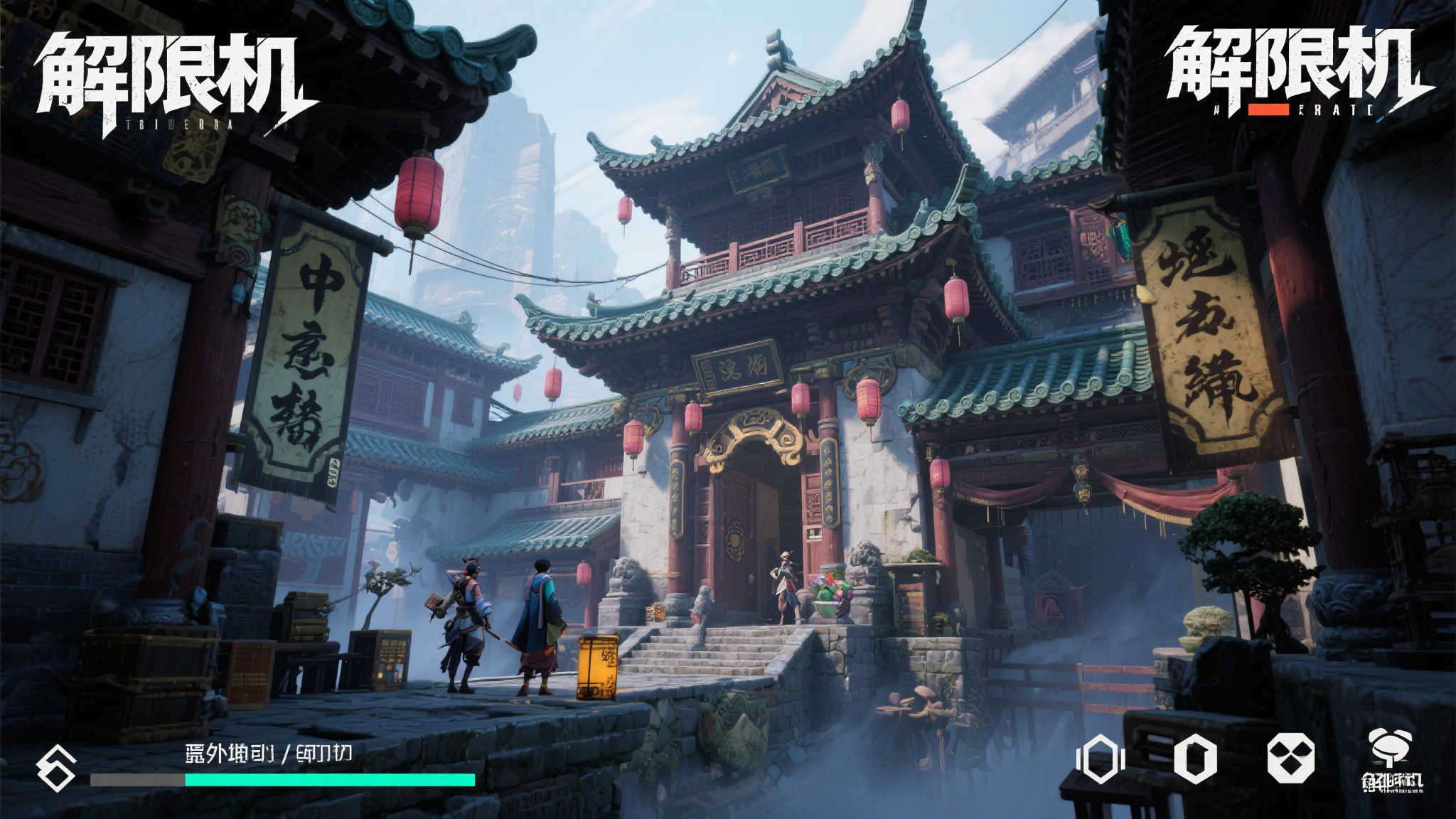1456x819 pixels.
Task: Select the solid white hexagon icon
Action: coord(1194,759)
